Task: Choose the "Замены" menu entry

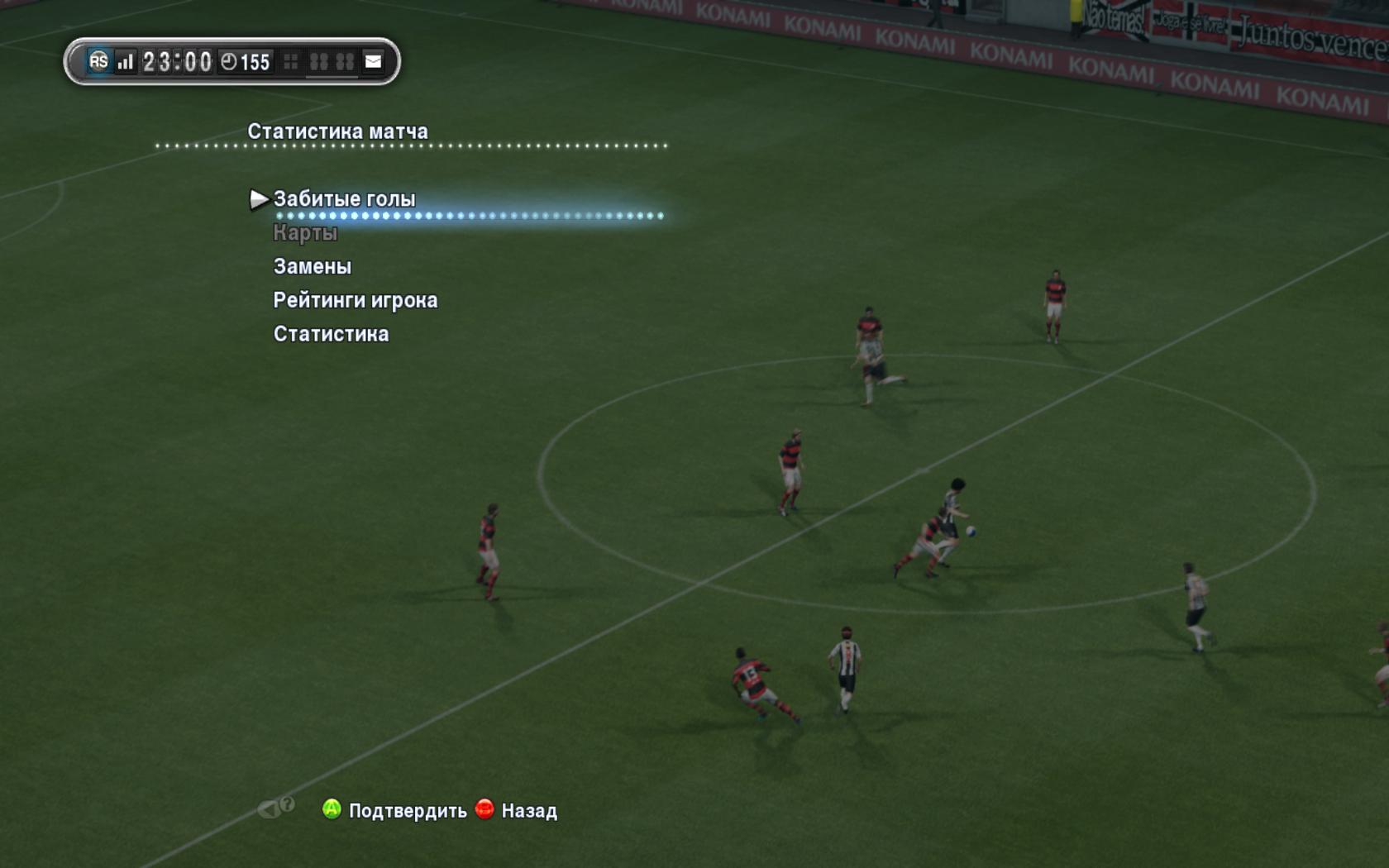Action: pyautogui.click(x=312, y=266)
